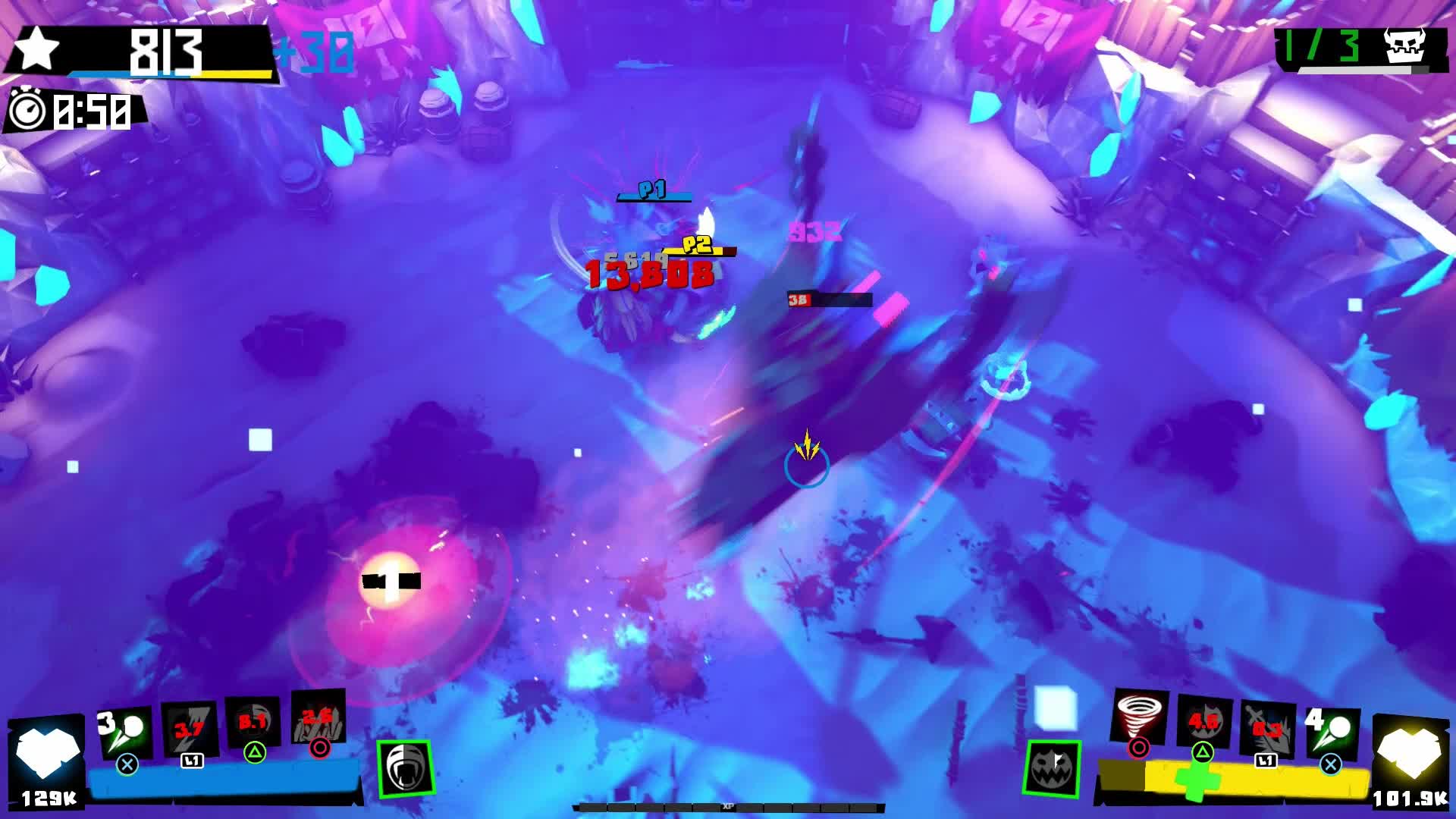Click Player 1's green-framed screaming helmet icon

click(x=406, y=767)
